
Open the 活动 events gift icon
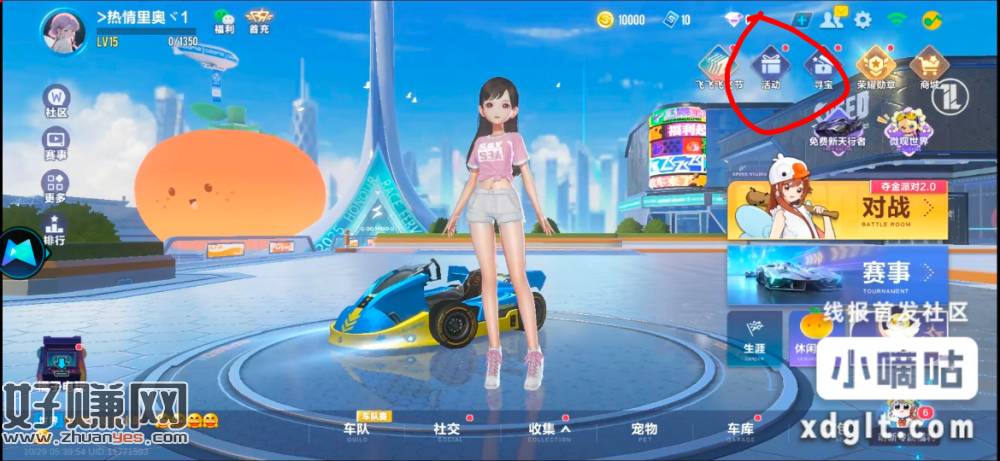pos(770,67)
